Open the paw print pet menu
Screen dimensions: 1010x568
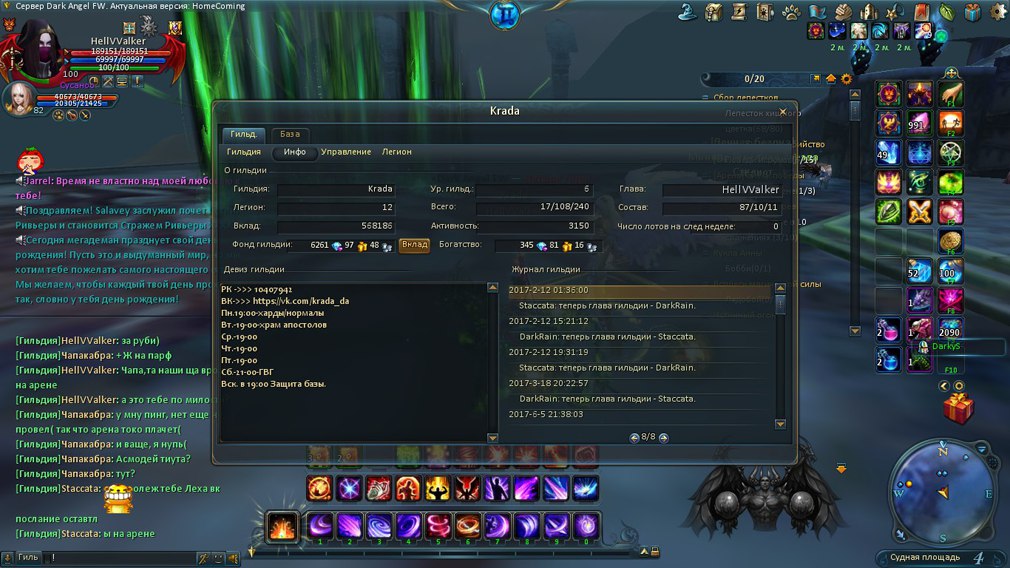pyautogui.click(x=790, y=12)
